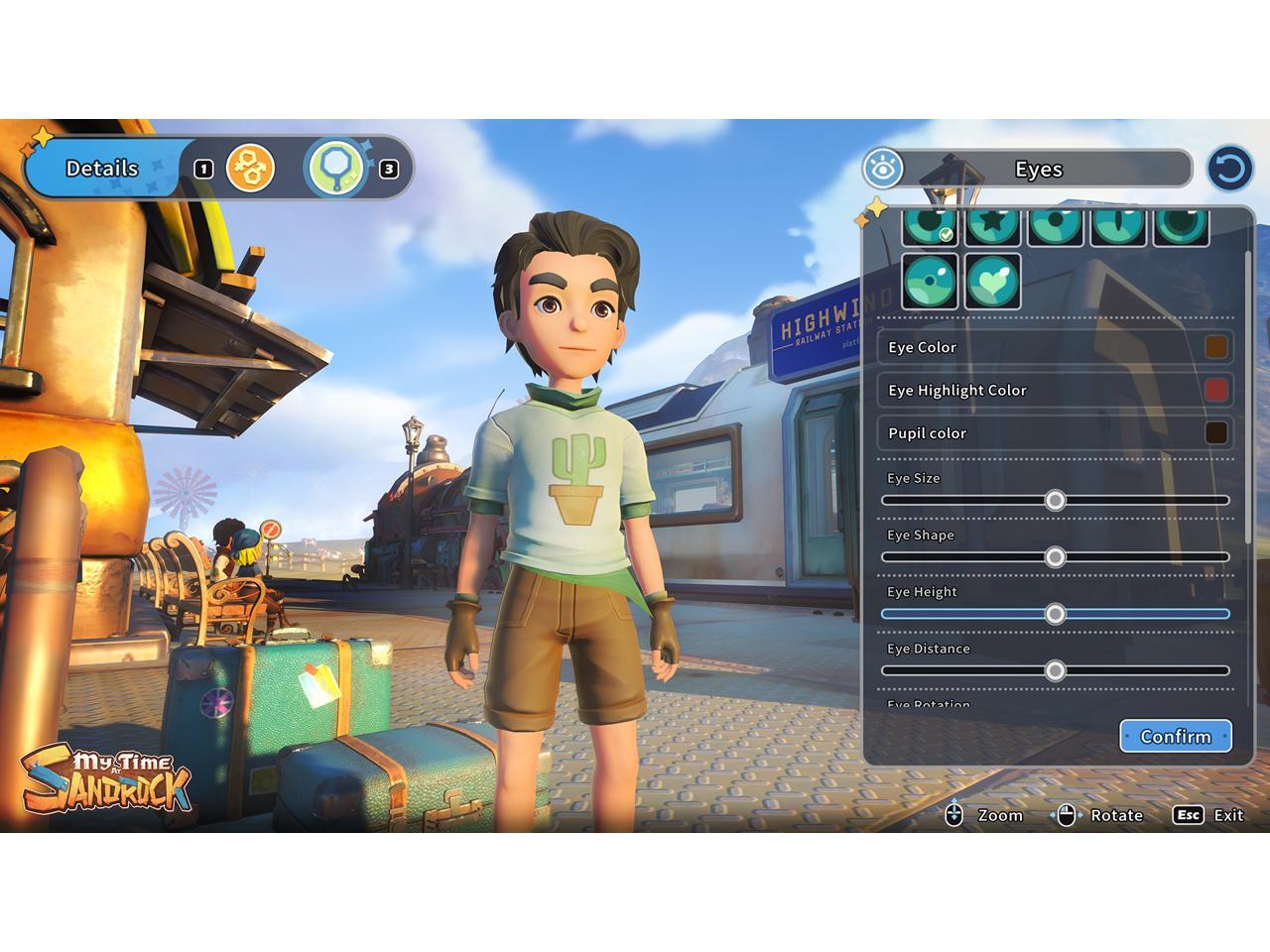This screenshot has height=952, width=1270.
Task: Choose the heart-shaped pupil eye style
Action: point(993,282)
